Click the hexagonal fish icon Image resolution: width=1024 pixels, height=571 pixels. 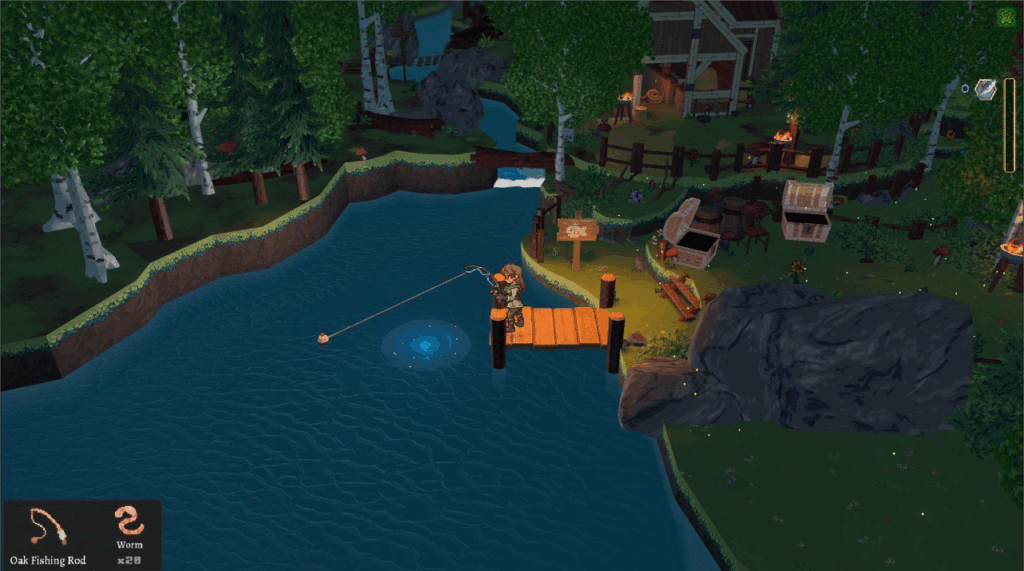point(985,89)
